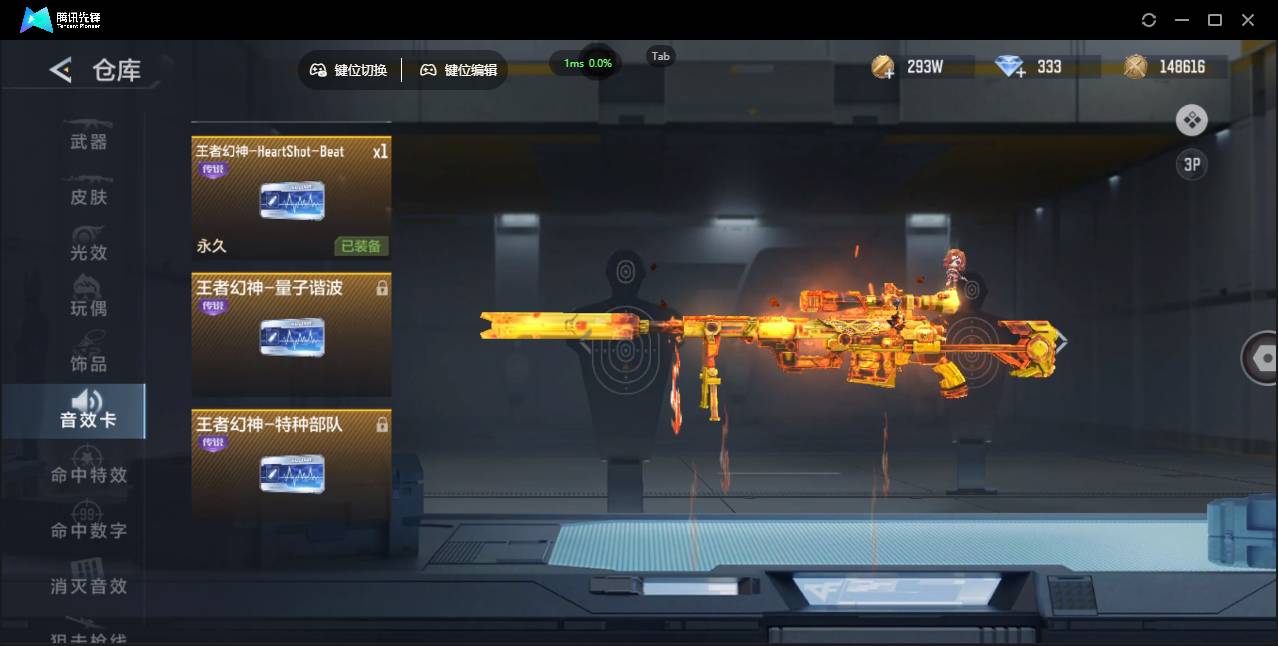
Task: Open the 饰品 accessories tab
Action: [88, 362]
